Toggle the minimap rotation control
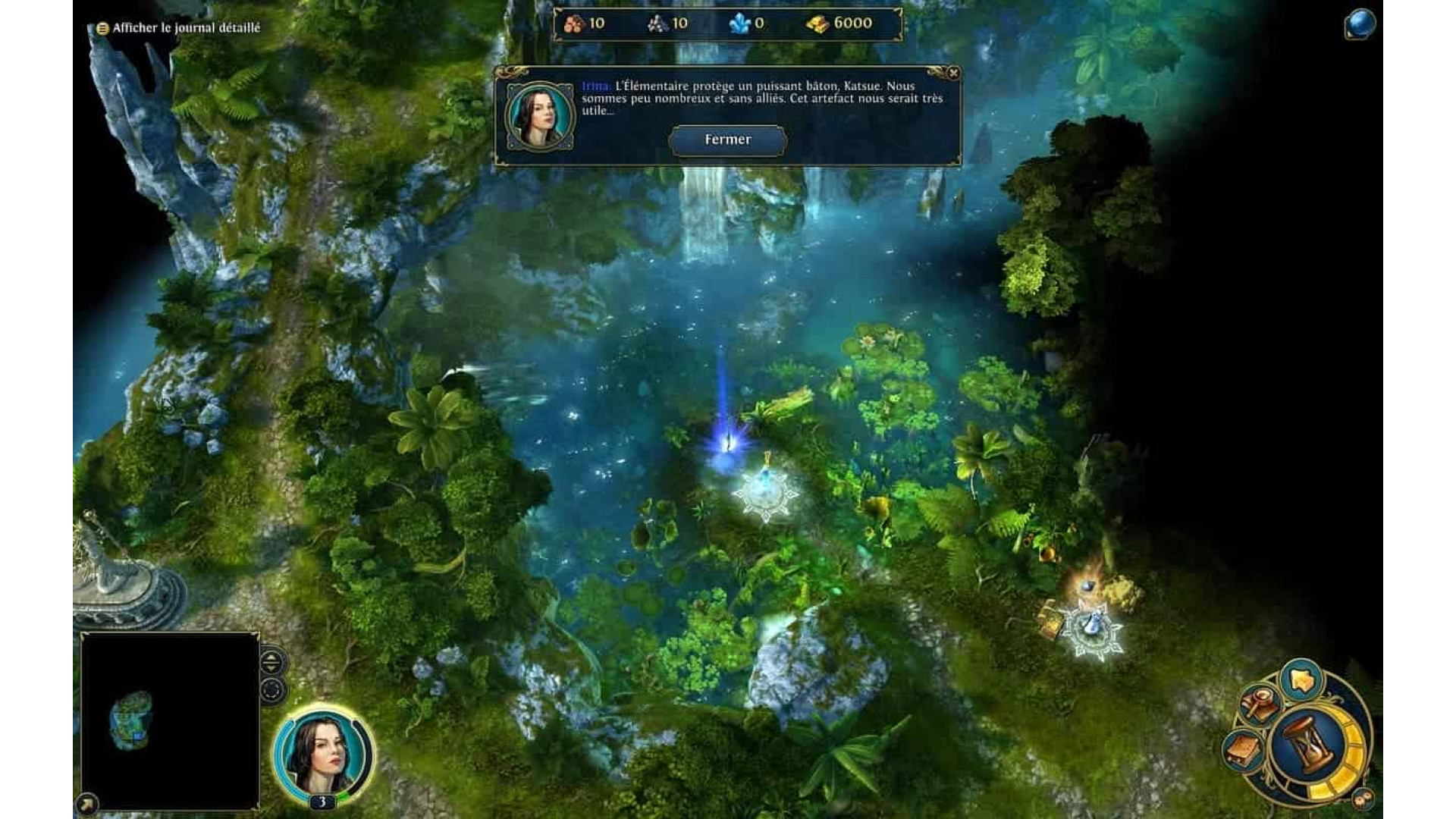The width and height of the screenshot is (1456, 819). (x=271, y=690)
